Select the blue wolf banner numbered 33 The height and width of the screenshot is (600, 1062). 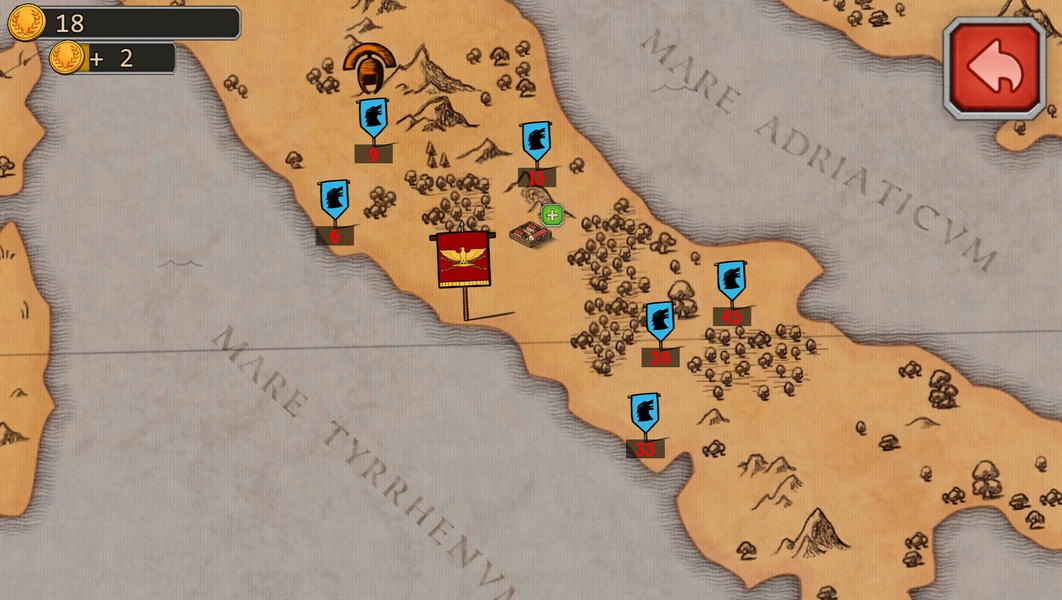[x=645, y=413]
